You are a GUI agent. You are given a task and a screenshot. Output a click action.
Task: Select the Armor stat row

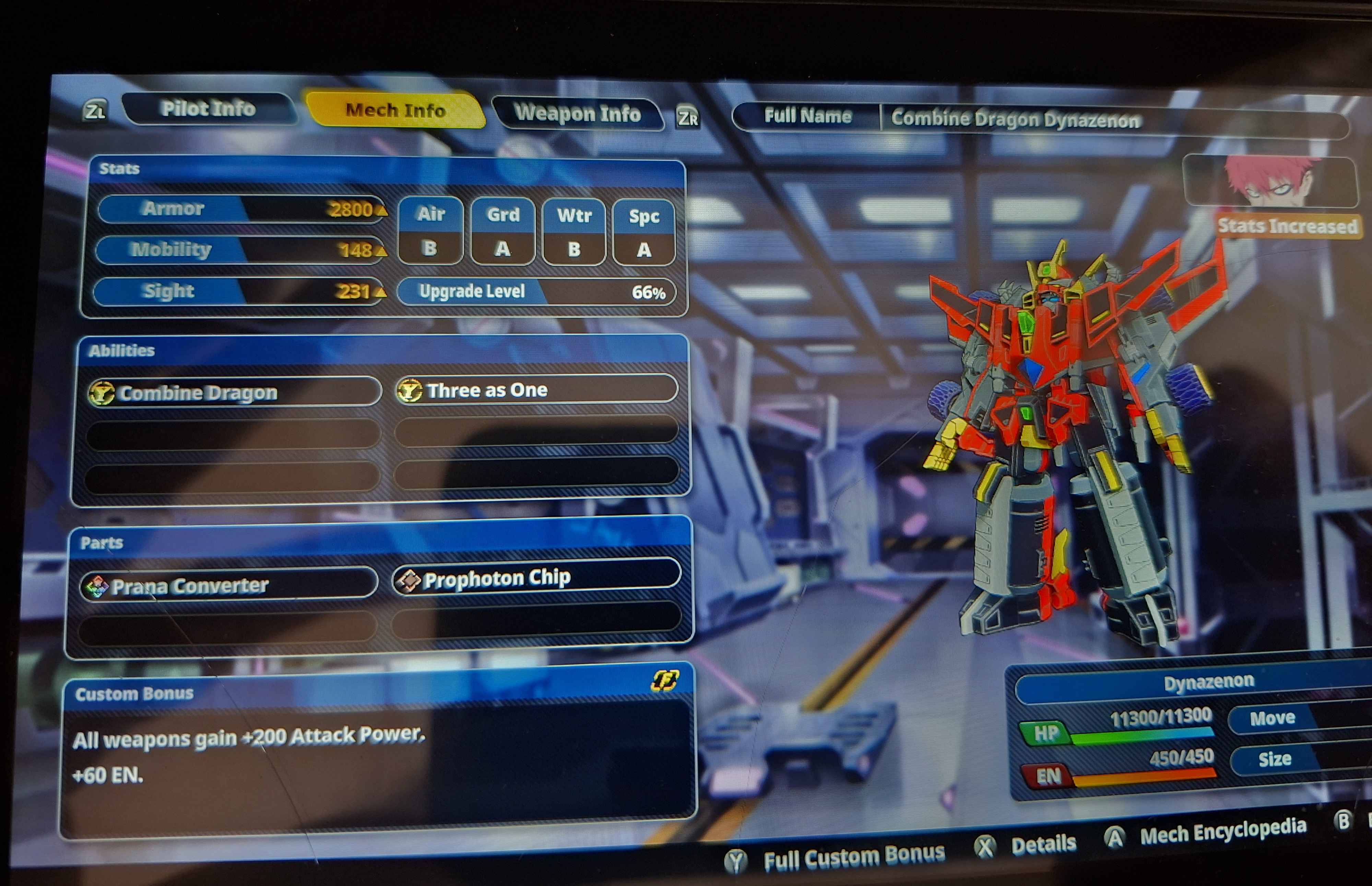(240, 208)
